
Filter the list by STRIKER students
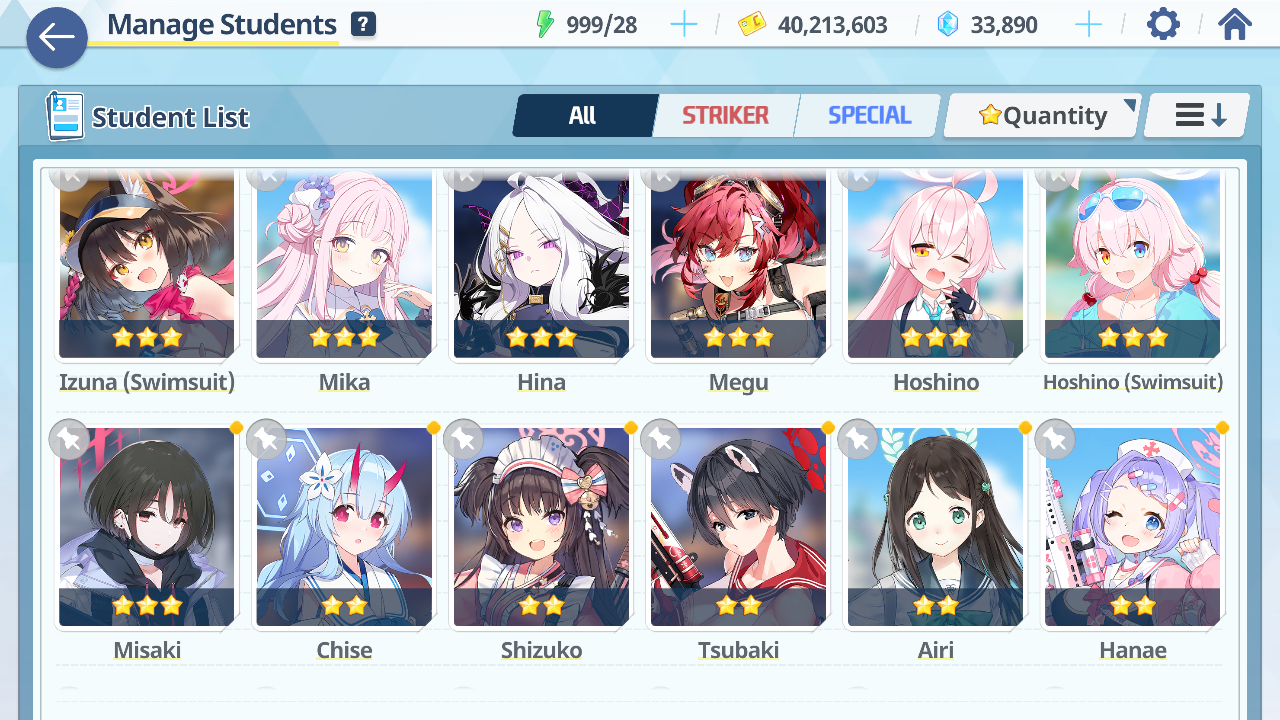[x=725, y=116]
